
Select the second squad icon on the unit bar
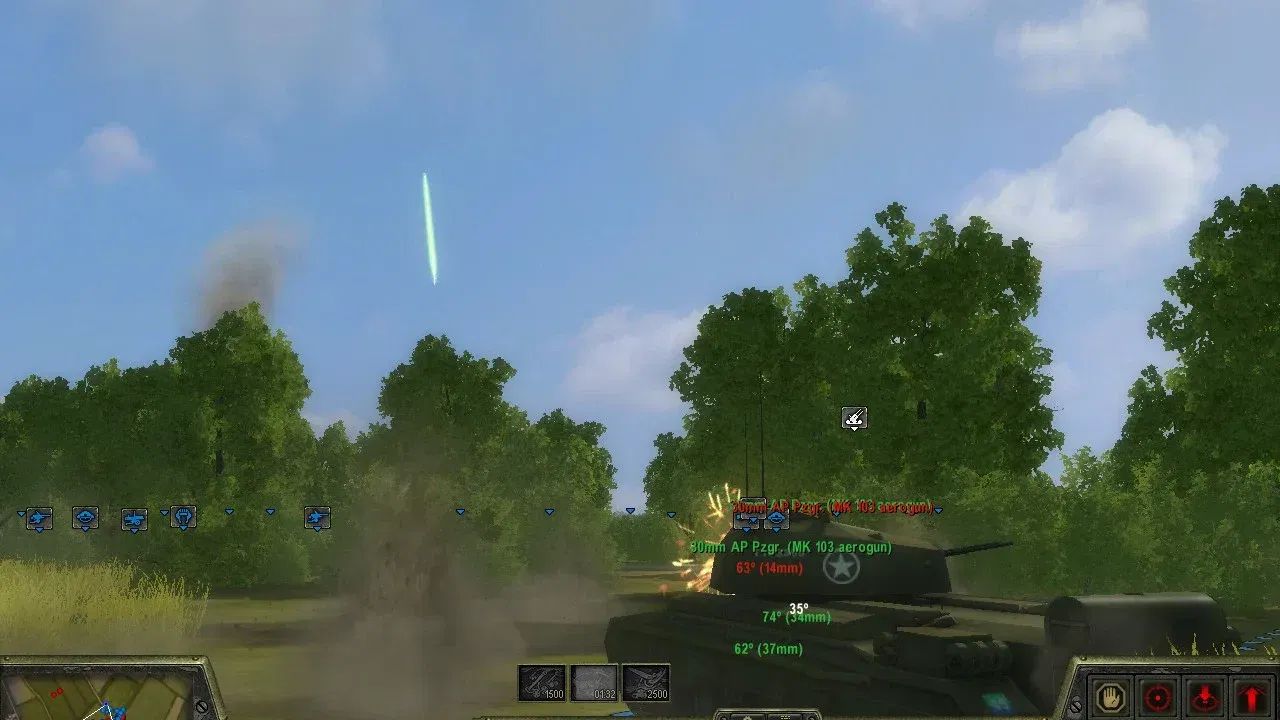click(x=85, y=518)
